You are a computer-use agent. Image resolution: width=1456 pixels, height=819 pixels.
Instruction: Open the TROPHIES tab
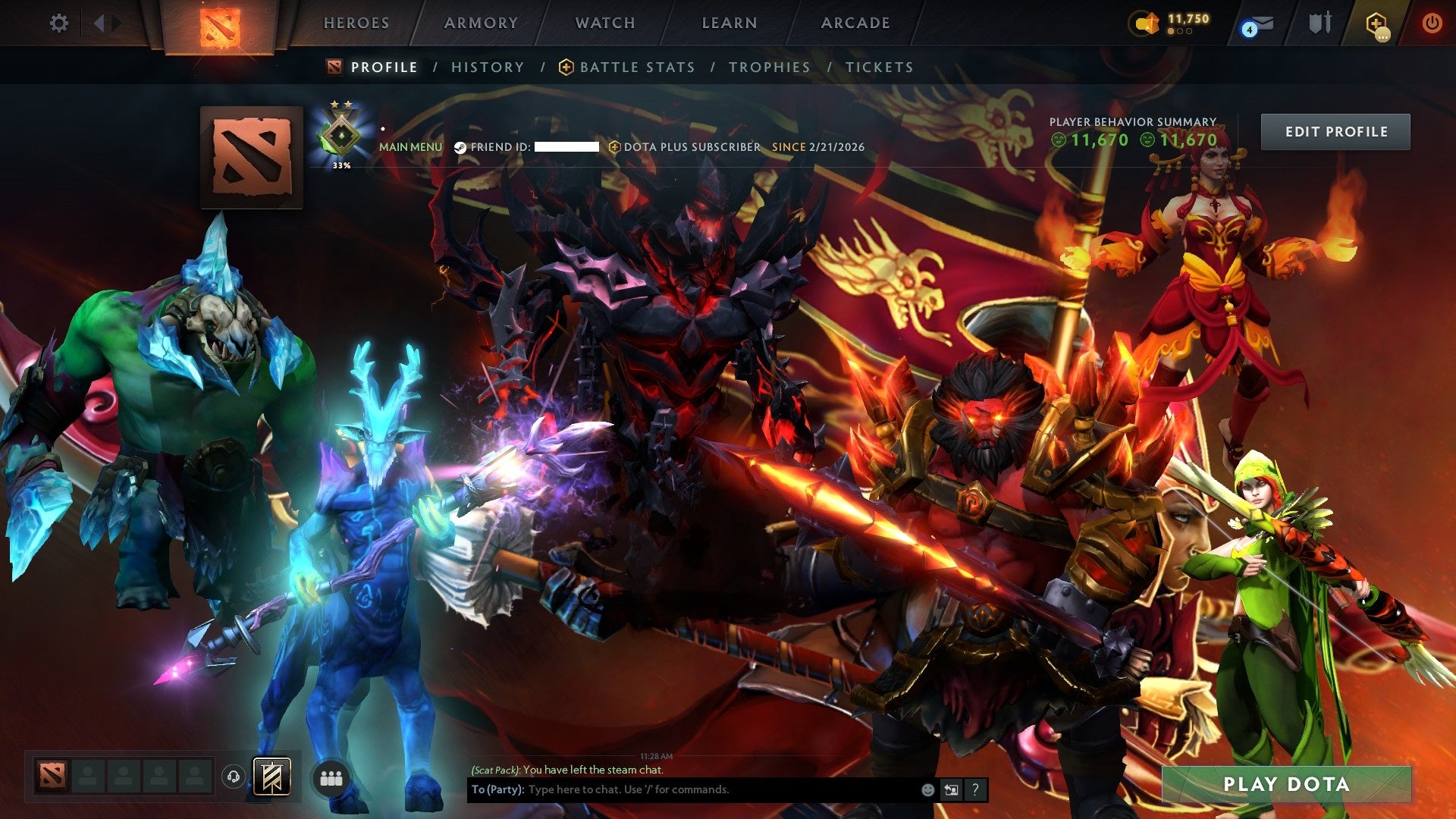coord(769,67)
